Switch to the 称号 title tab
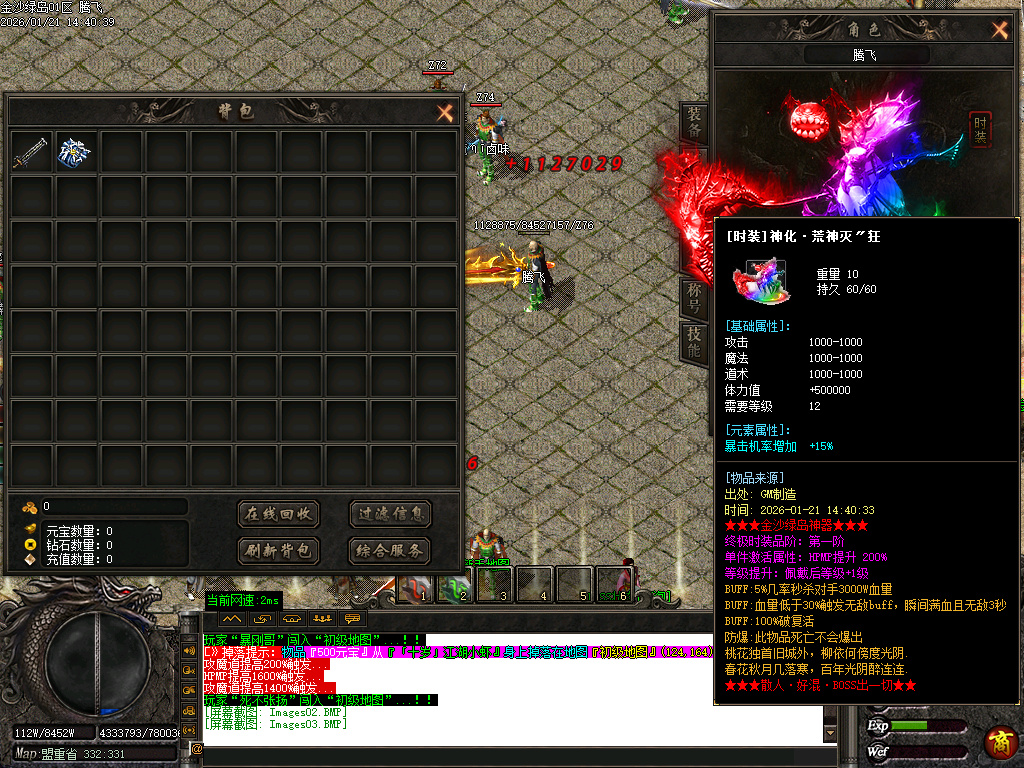This screenshot has height=768, width=1024. (x=694, y=296)
